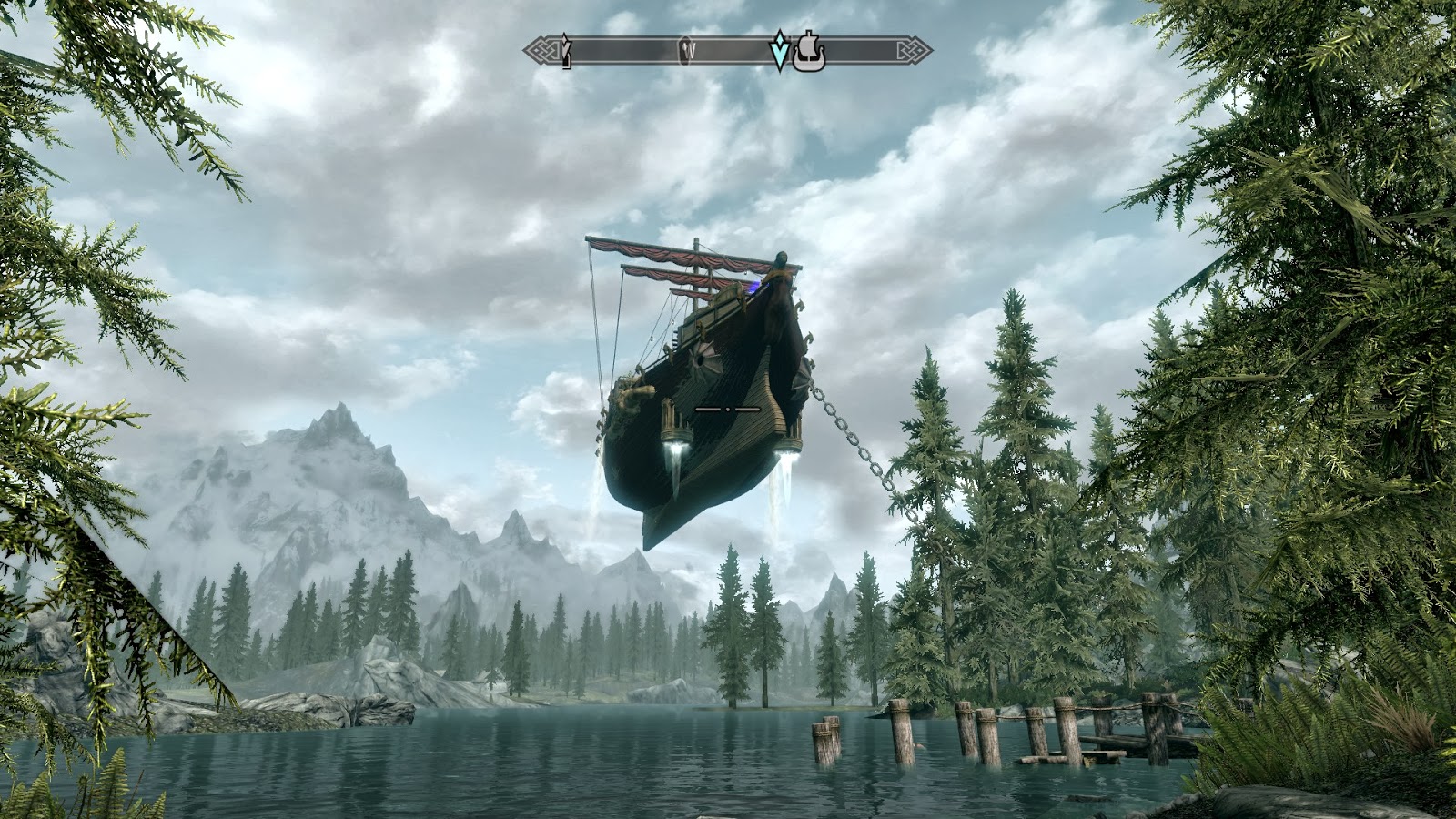
Task: Click the ship marker on the compass
Action: (x=808, y=53)
